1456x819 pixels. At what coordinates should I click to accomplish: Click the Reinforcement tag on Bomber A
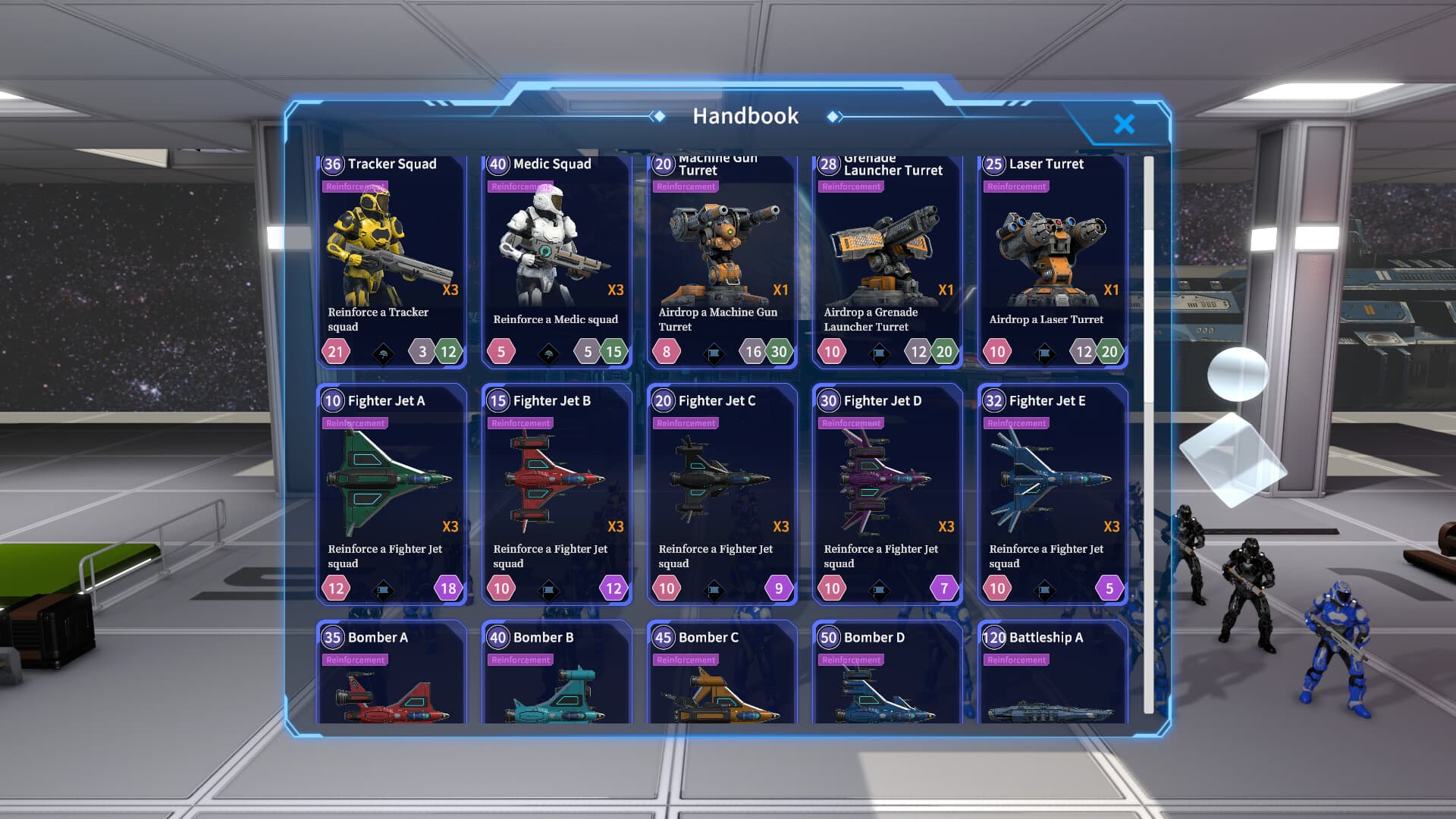pyautogui.click(x=355, y=660)
